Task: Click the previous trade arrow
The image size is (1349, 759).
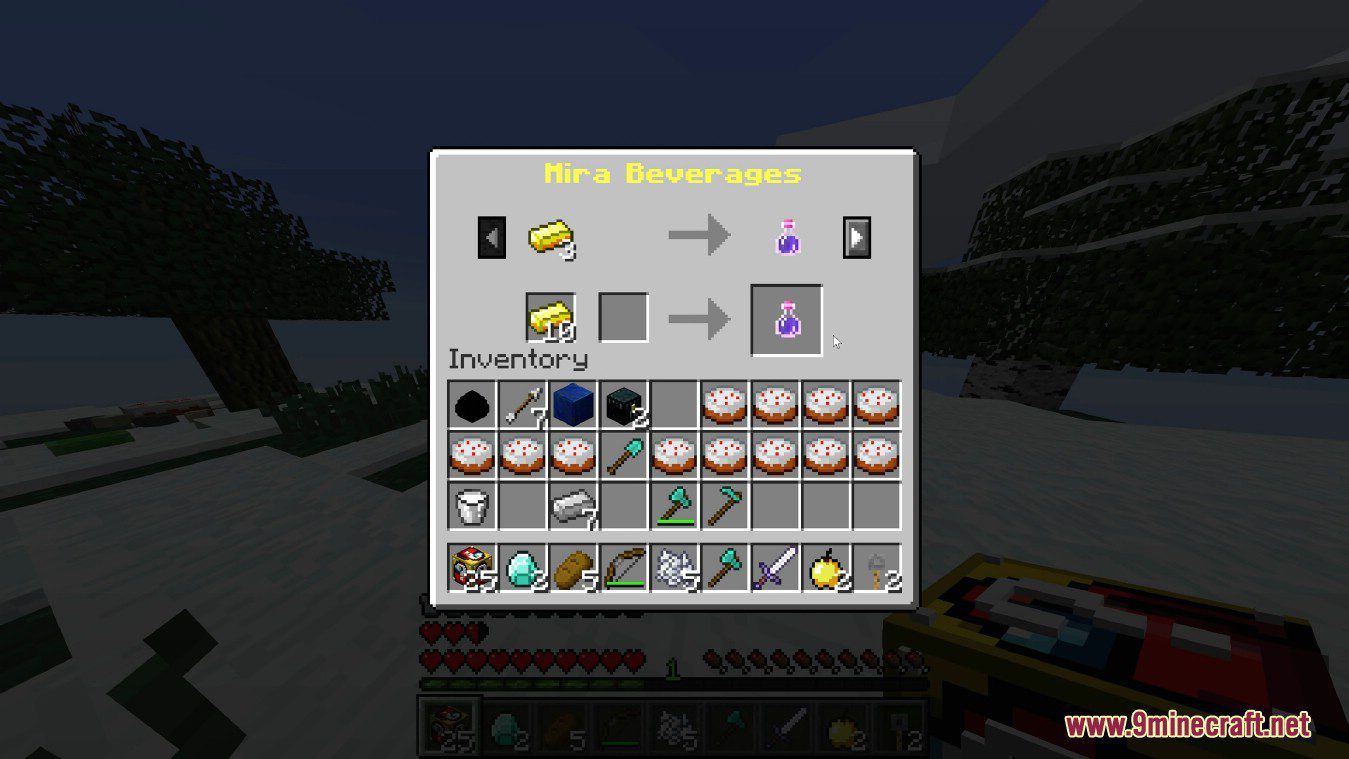Action: pyautogui.click(x=490, y=237)
